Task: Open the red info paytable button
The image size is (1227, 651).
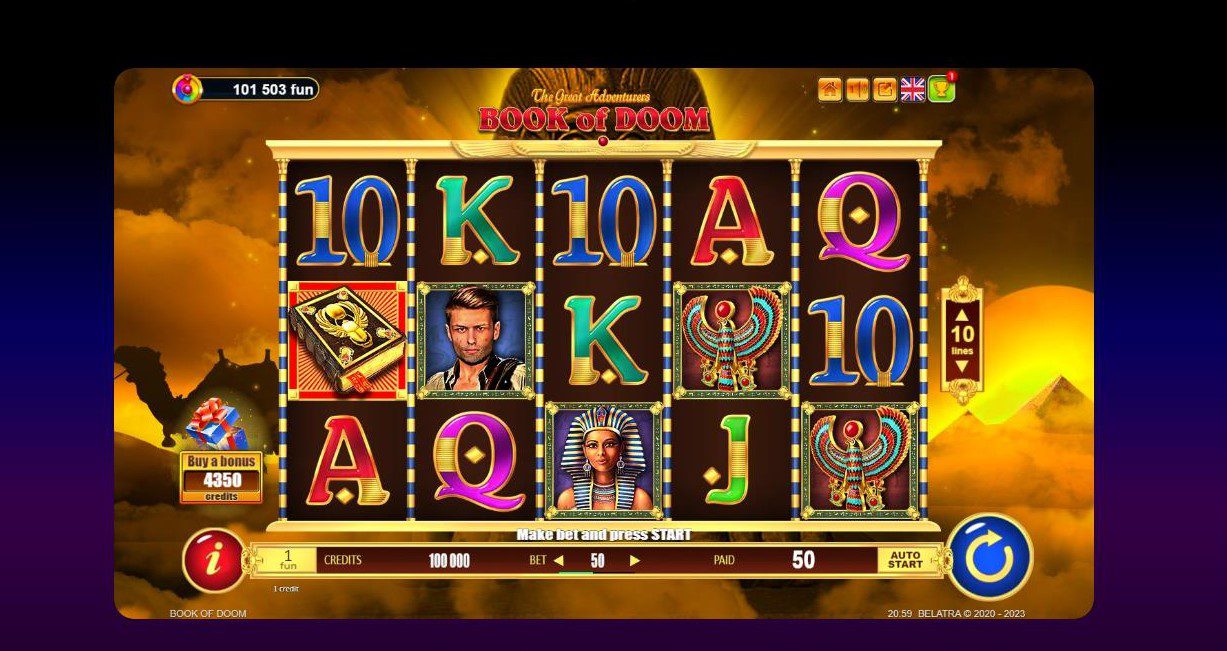Action: pyautogui.click(x=212, y=560)
